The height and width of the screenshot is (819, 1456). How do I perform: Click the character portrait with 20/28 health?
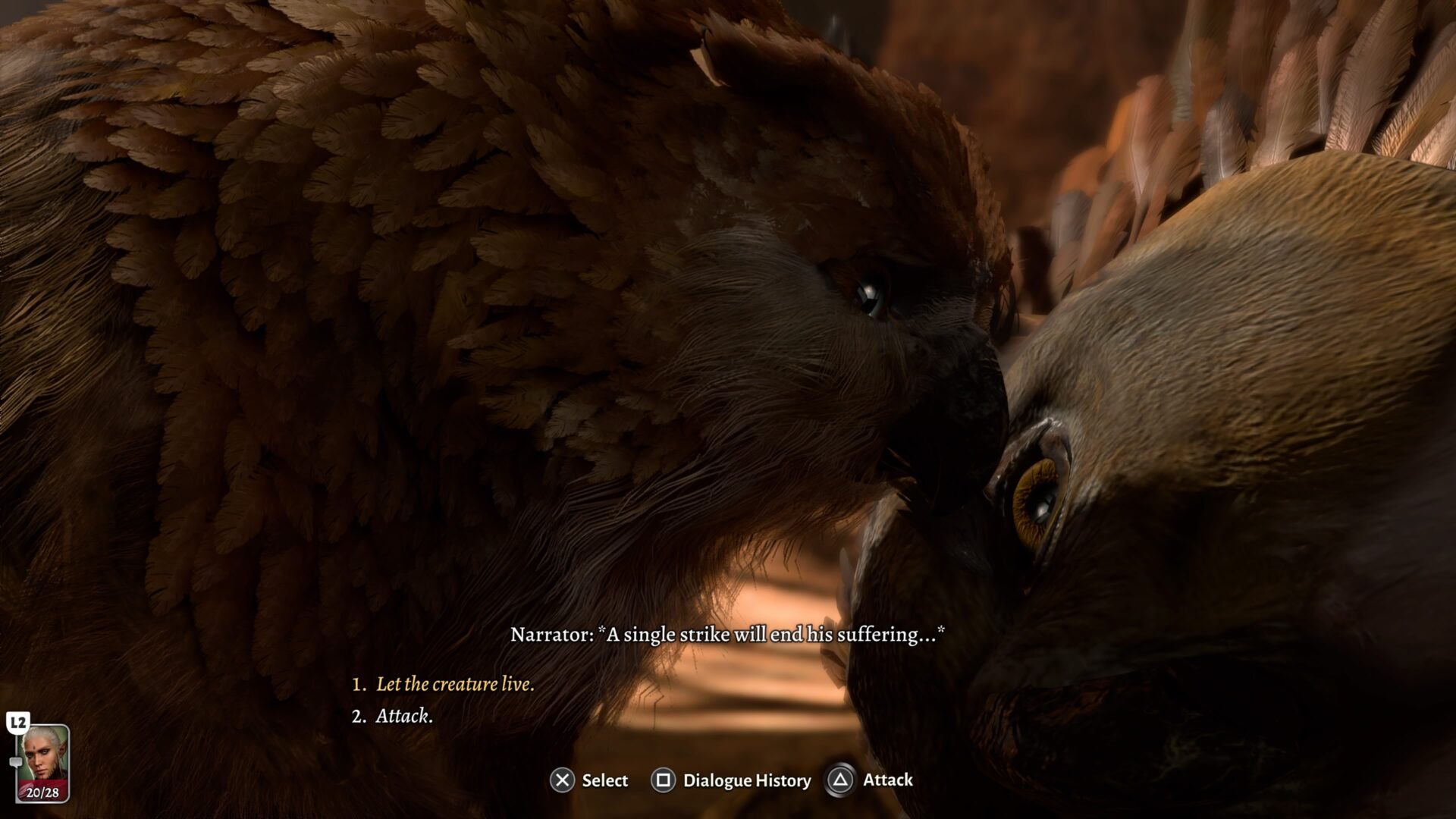pos(43,763)
